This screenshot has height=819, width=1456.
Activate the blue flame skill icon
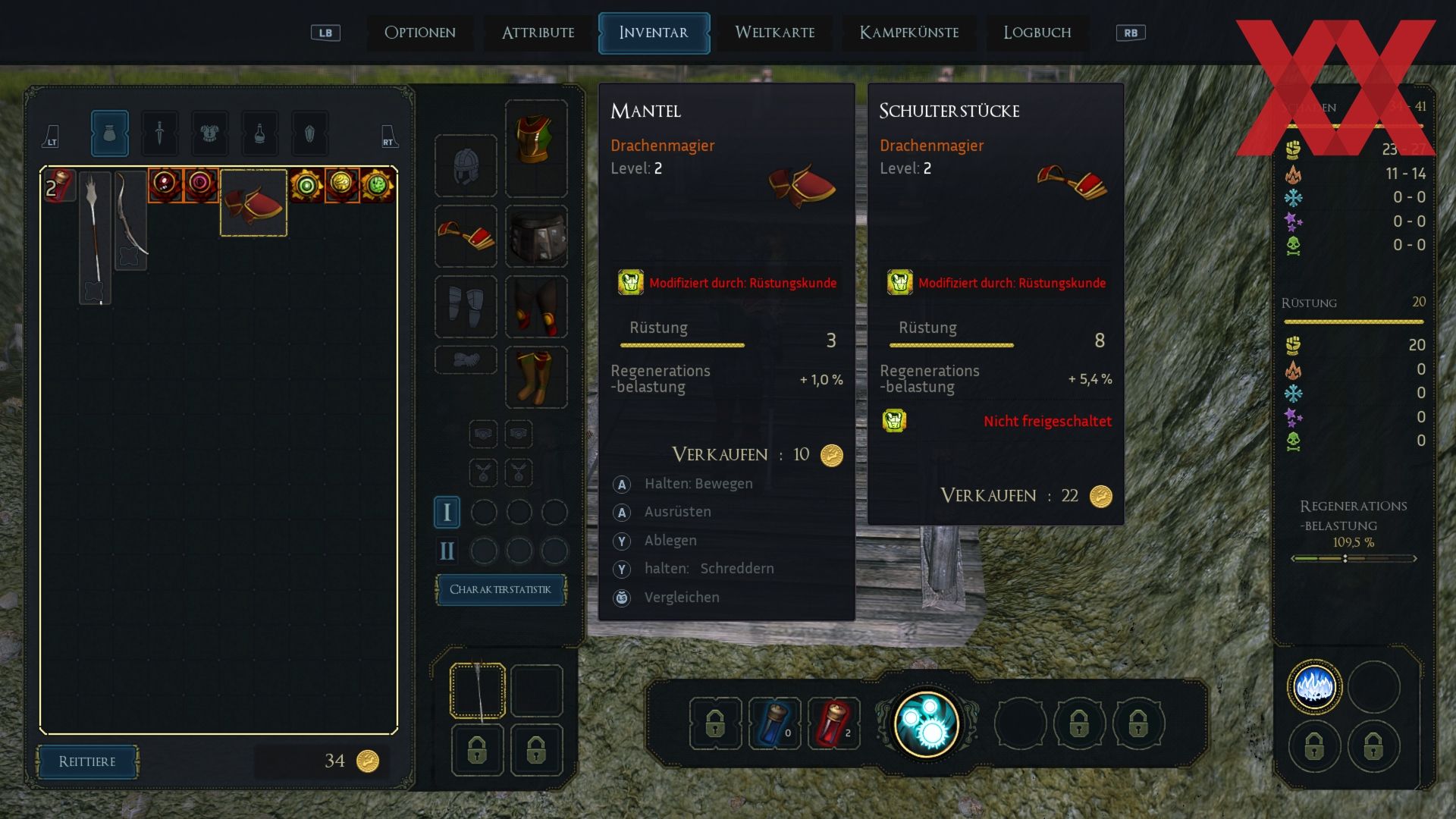tap(1314, 687)
